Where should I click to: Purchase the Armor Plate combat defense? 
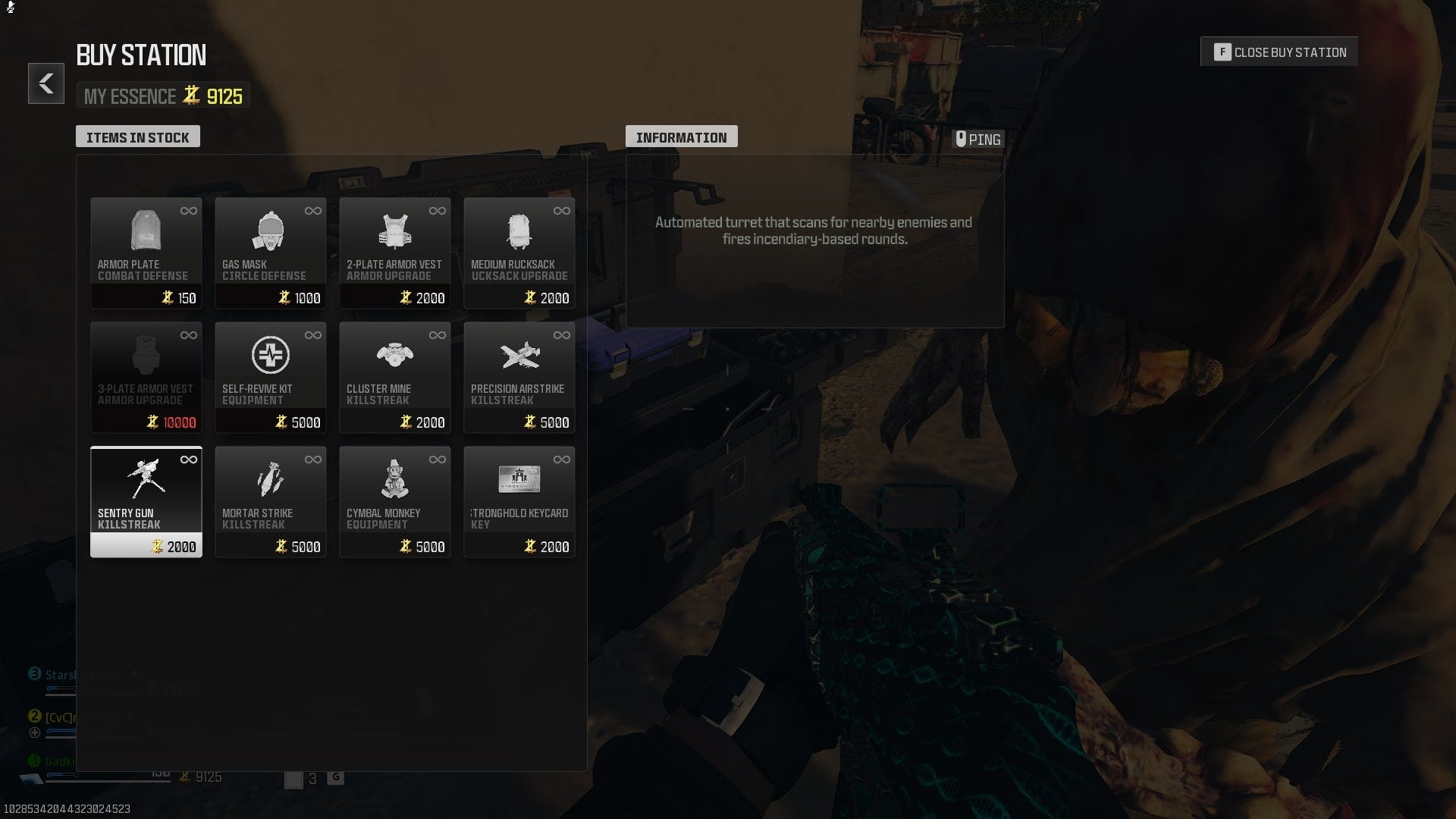click(146, 250)
